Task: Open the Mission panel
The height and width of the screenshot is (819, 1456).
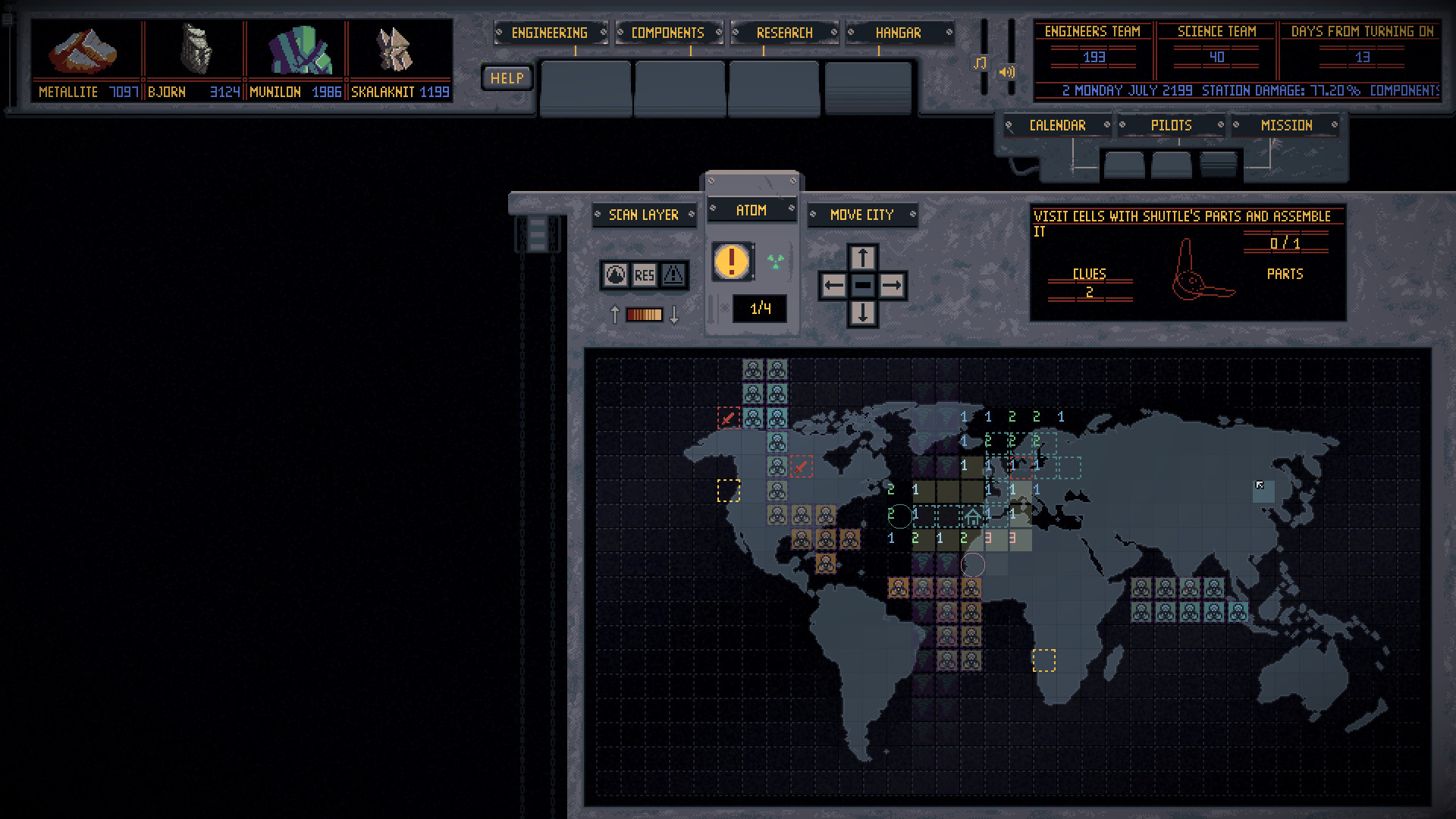Action: (x=1287, y=125)
